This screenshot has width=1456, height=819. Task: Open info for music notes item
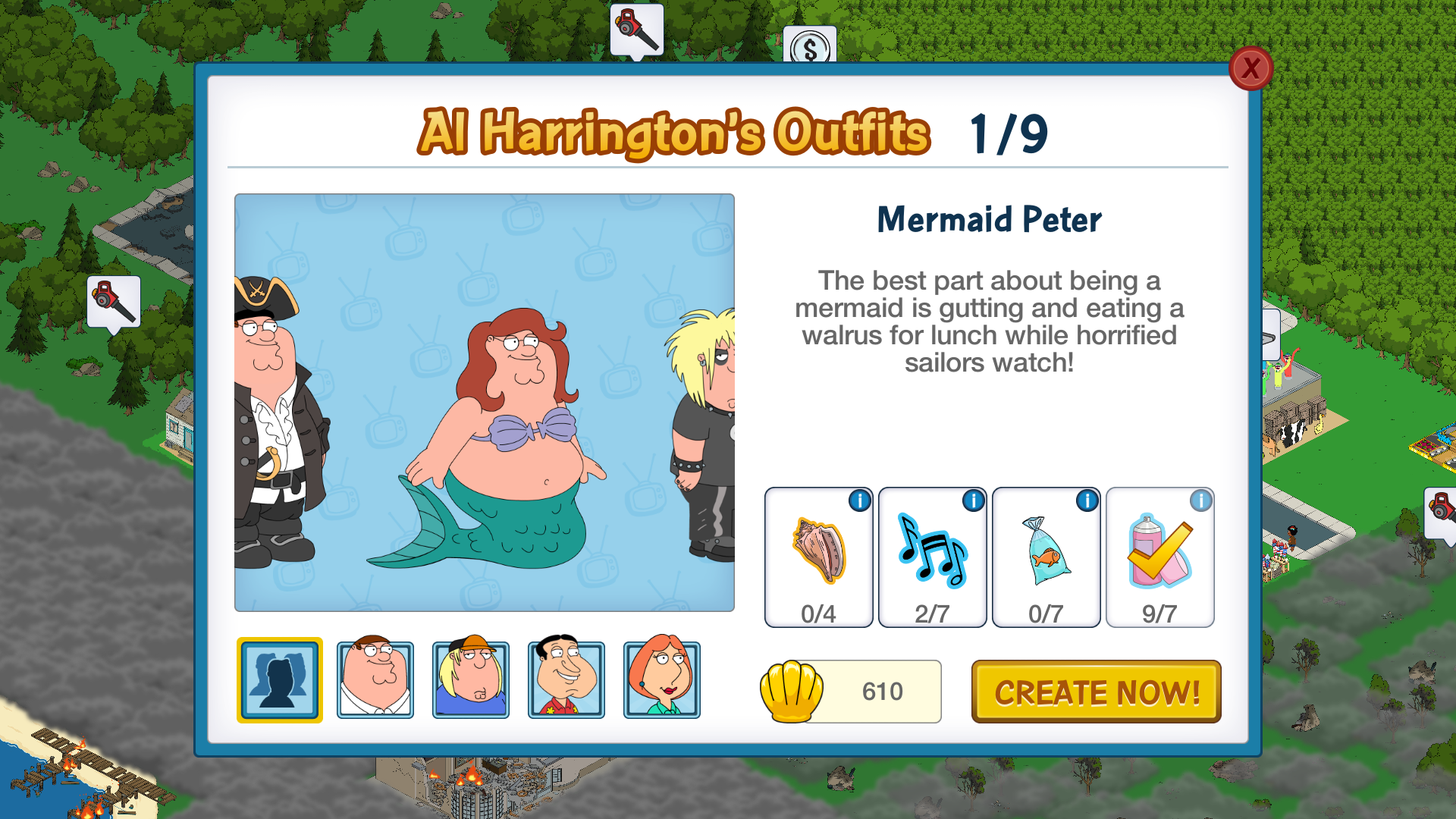click(x=973, y=501)
